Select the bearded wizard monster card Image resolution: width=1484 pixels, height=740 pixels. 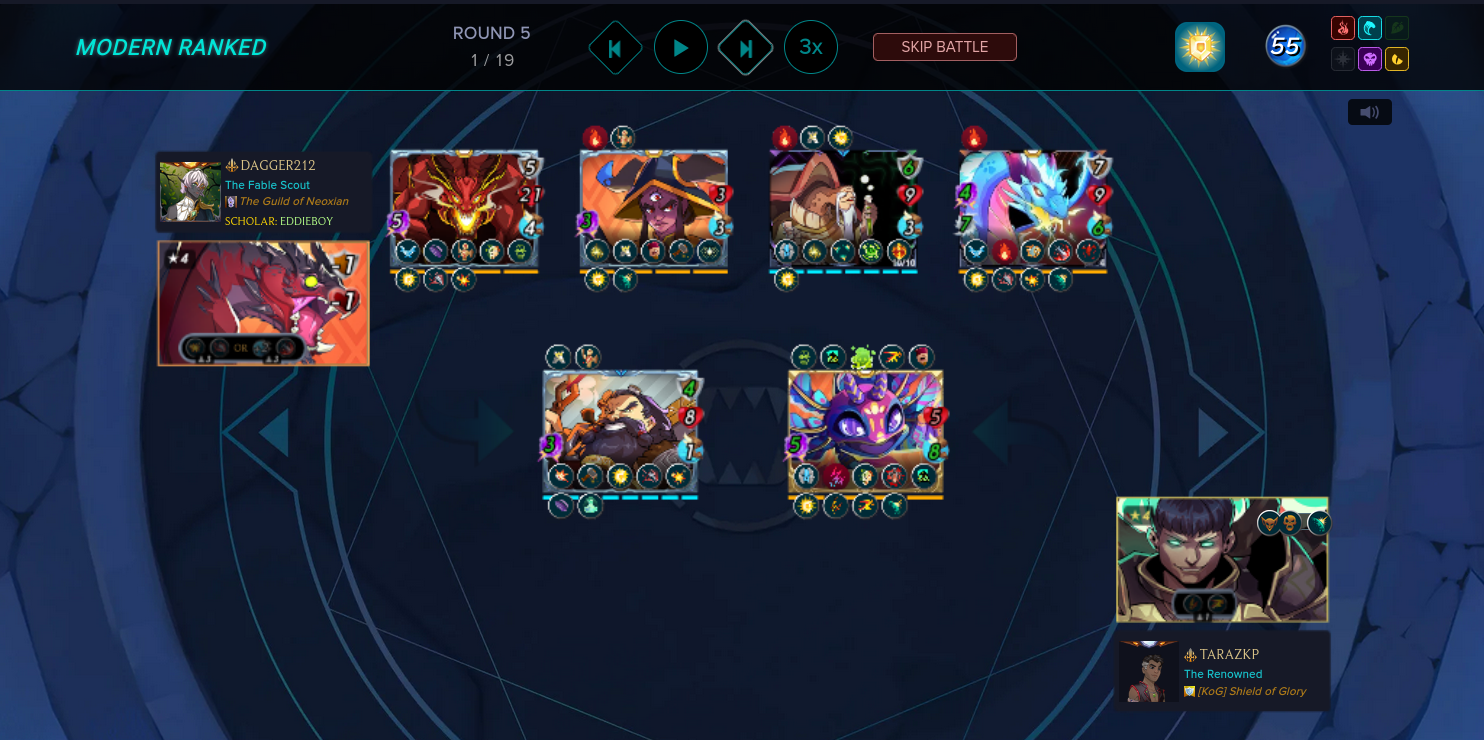(843, 208)
